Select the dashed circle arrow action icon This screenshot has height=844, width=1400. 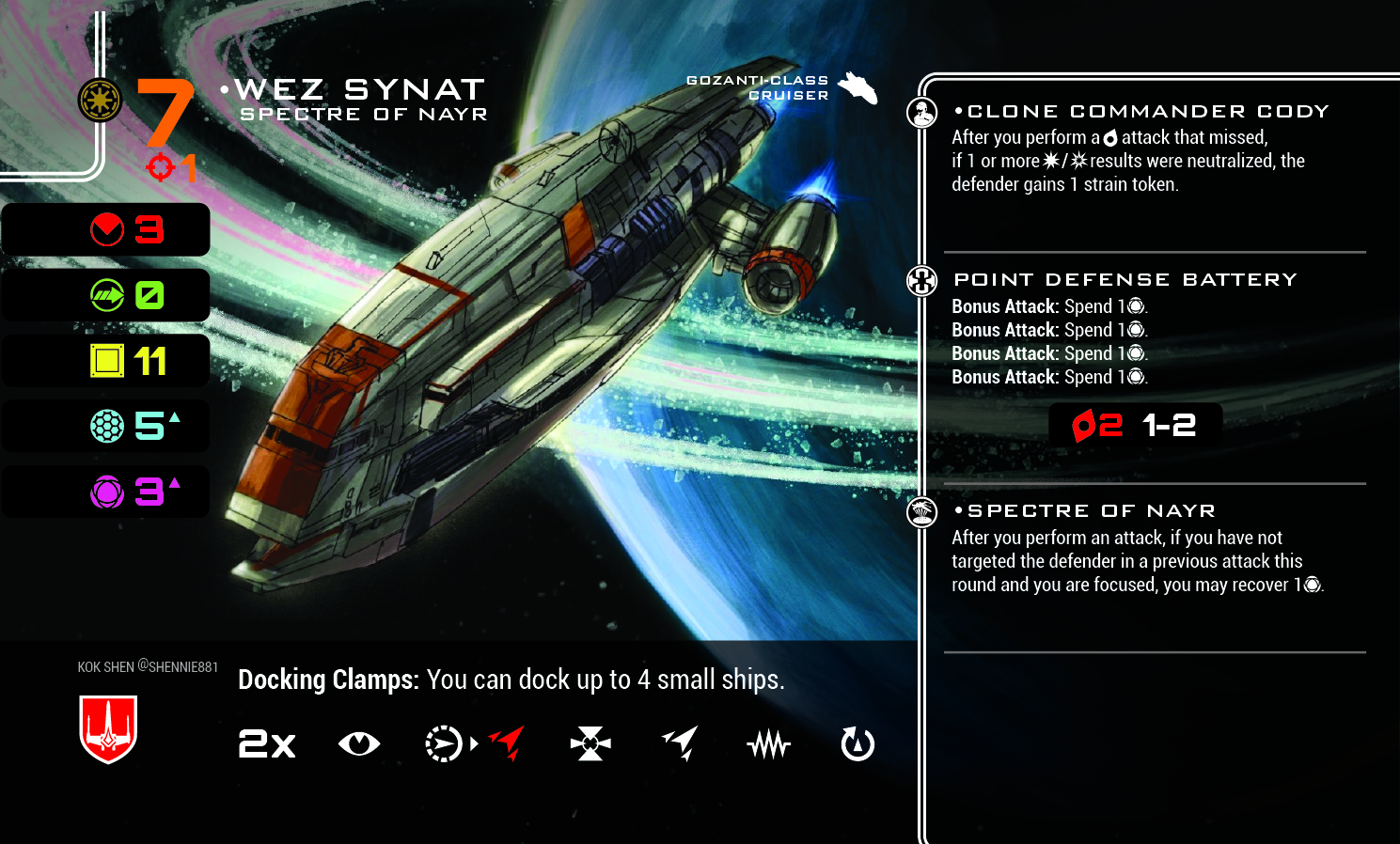click(x=443, y=744)
